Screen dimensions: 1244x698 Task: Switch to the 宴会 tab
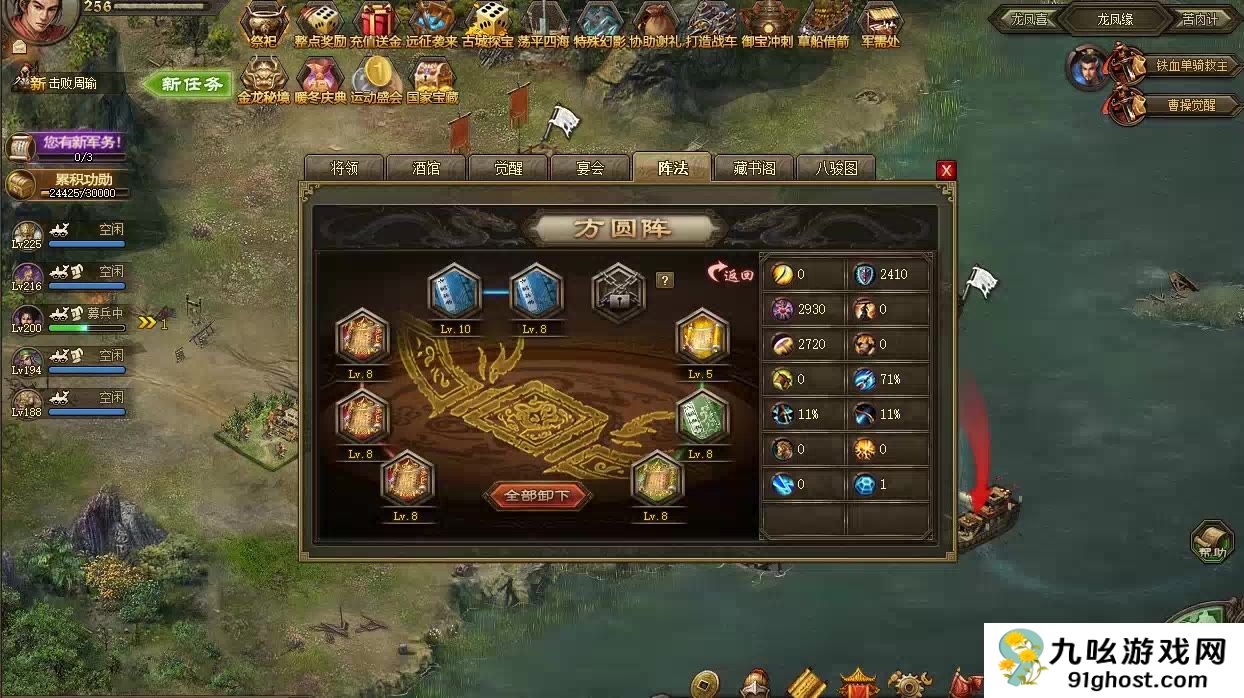coord(590,168)
